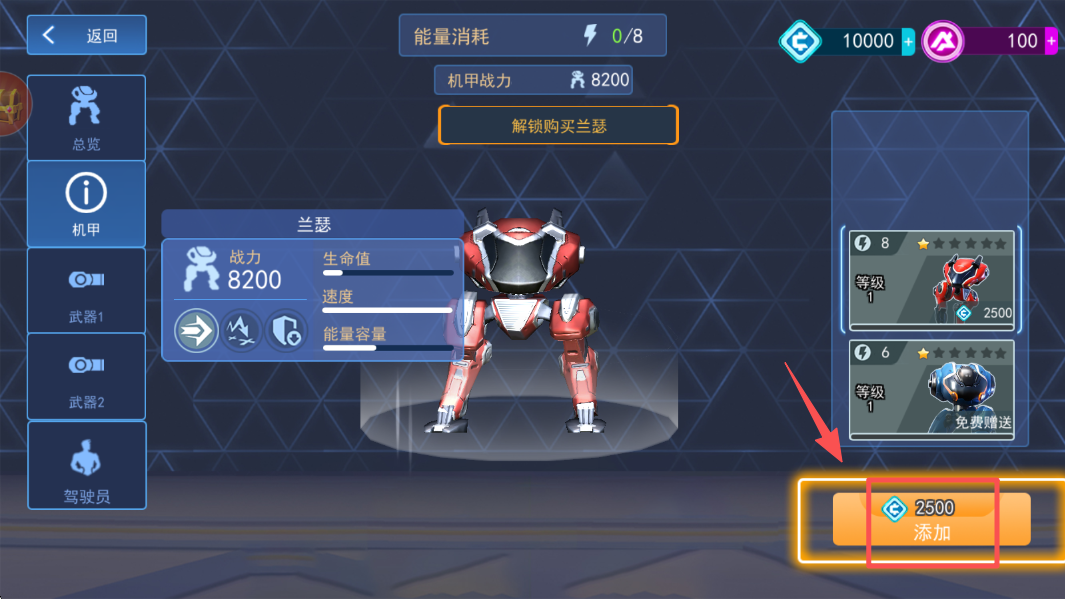Go back with the 返回 button
The image size is (1065, 599).
[87, 36]
